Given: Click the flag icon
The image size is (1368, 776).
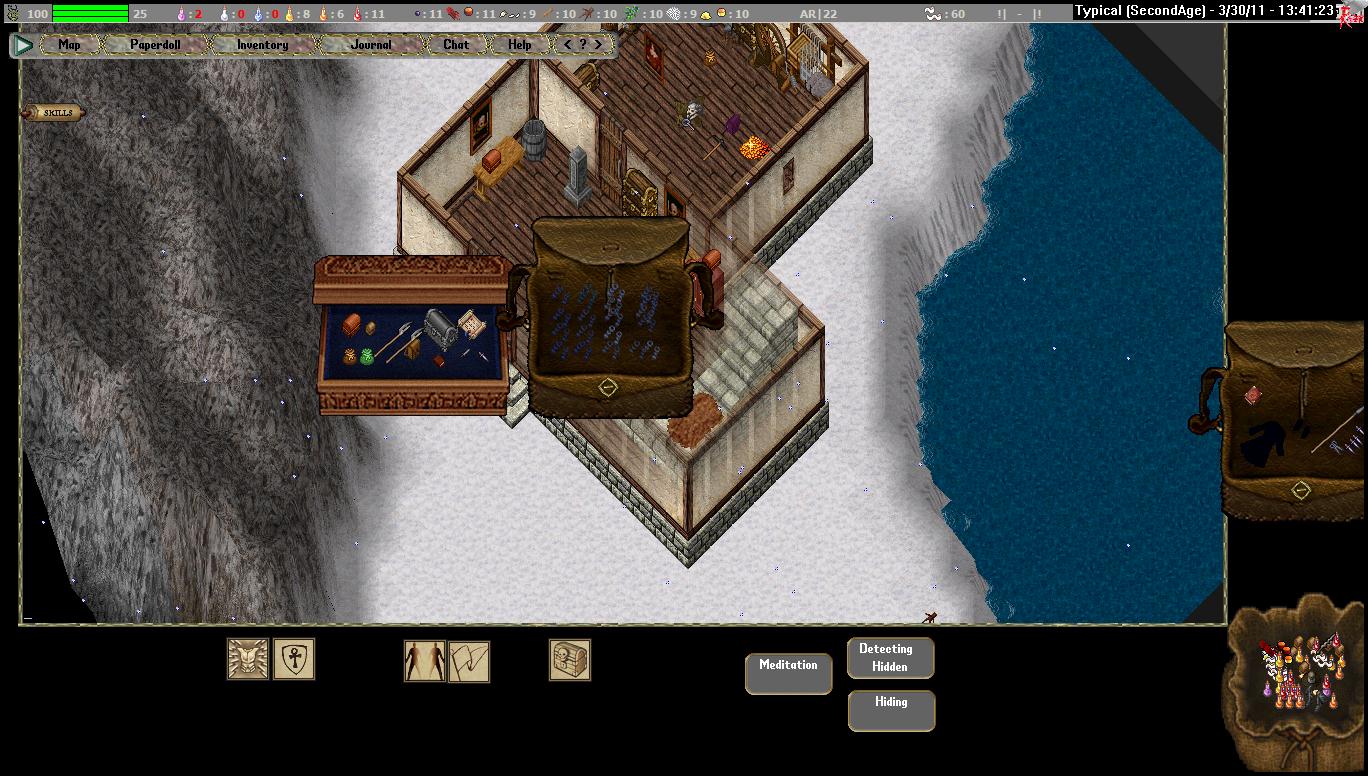Looking at the screenshot, I should click(x=469, y=662).
